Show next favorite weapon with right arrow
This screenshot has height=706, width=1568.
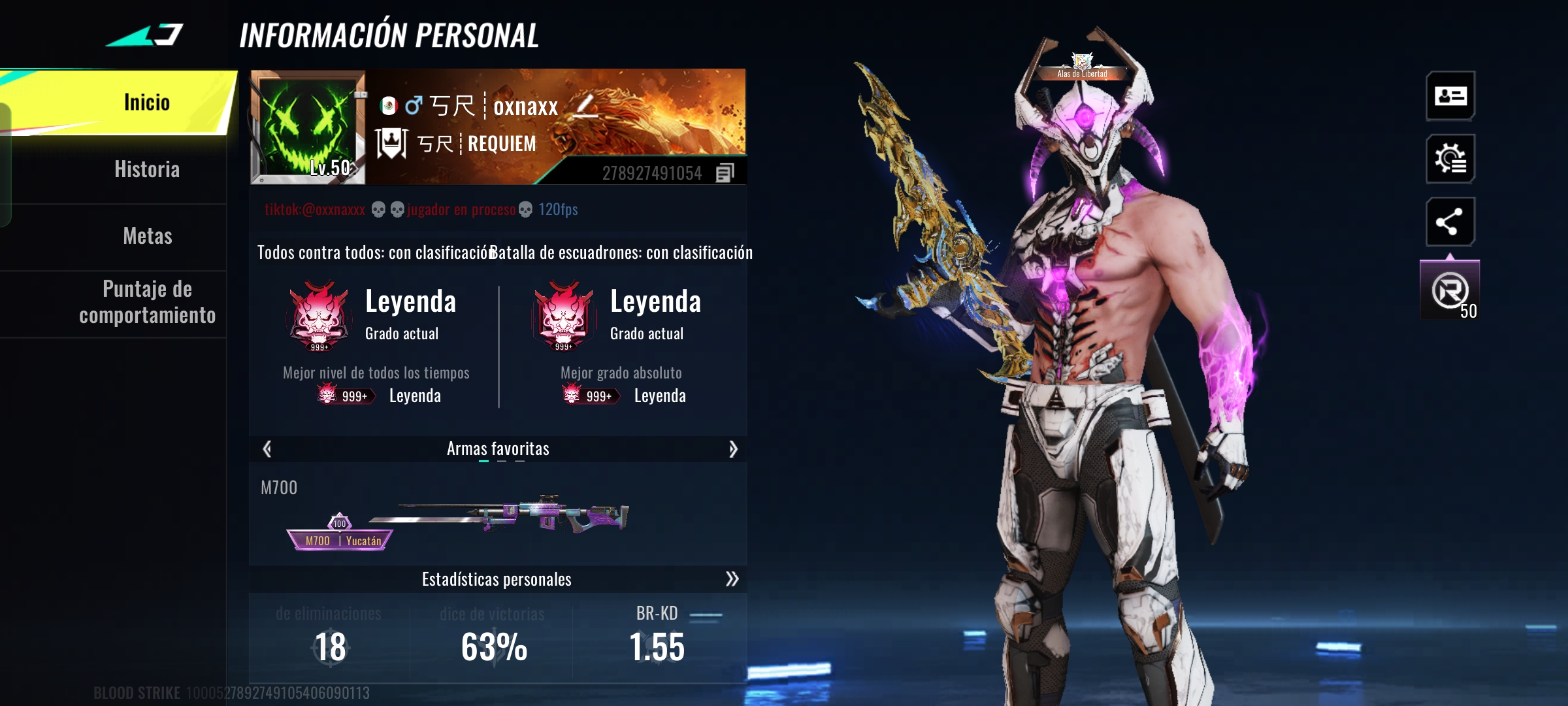(x=733, y=449)
